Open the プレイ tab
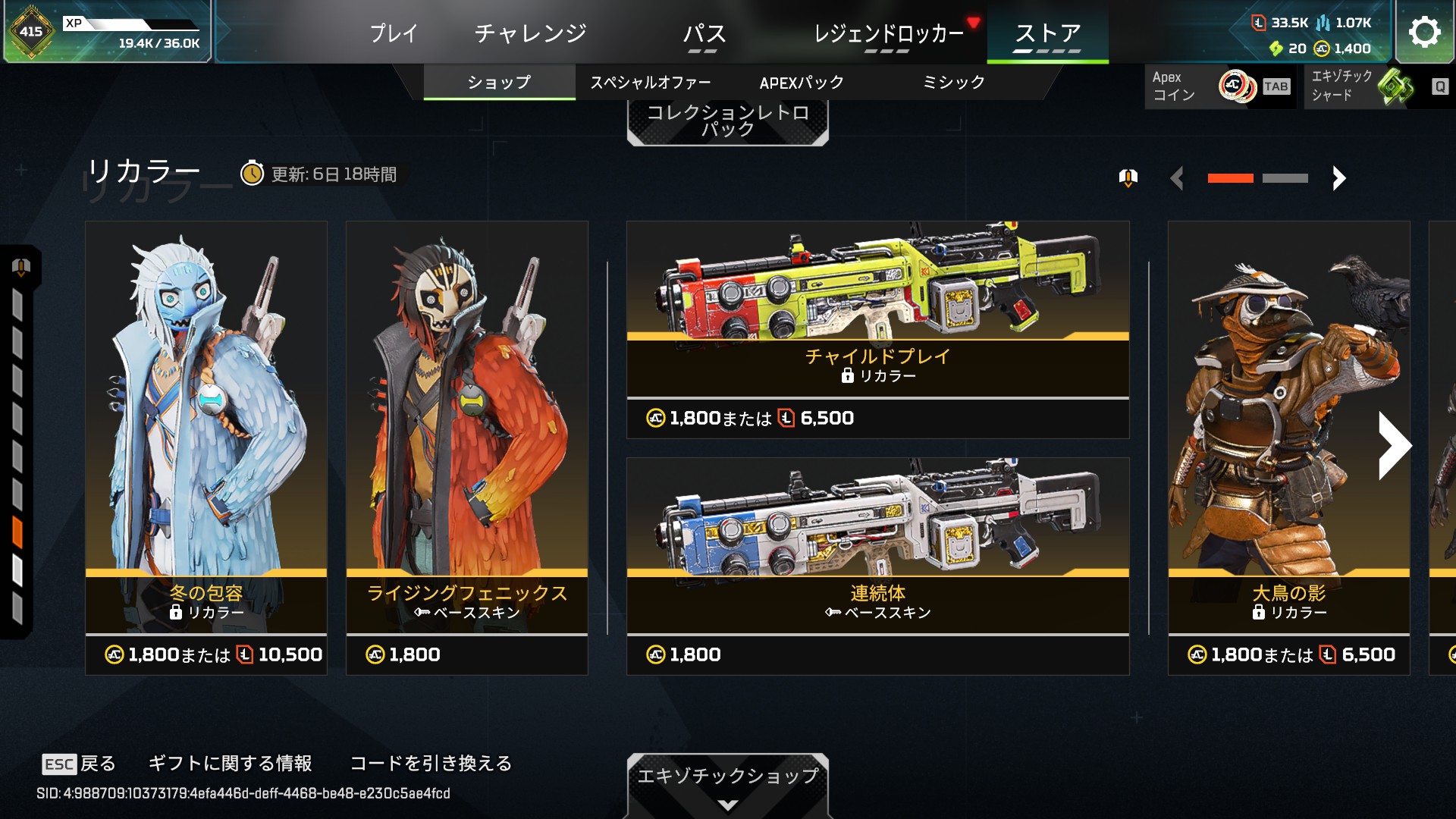Image resolution: width=1456 pixels, height=819 pixels. pos(394,33)
